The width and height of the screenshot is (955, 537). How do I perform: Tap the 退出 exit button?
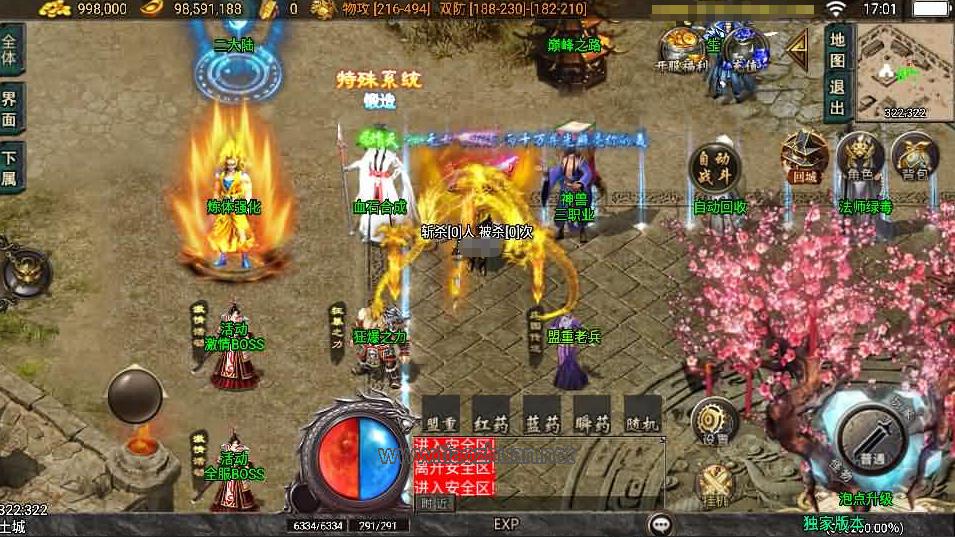click(838, 97)
